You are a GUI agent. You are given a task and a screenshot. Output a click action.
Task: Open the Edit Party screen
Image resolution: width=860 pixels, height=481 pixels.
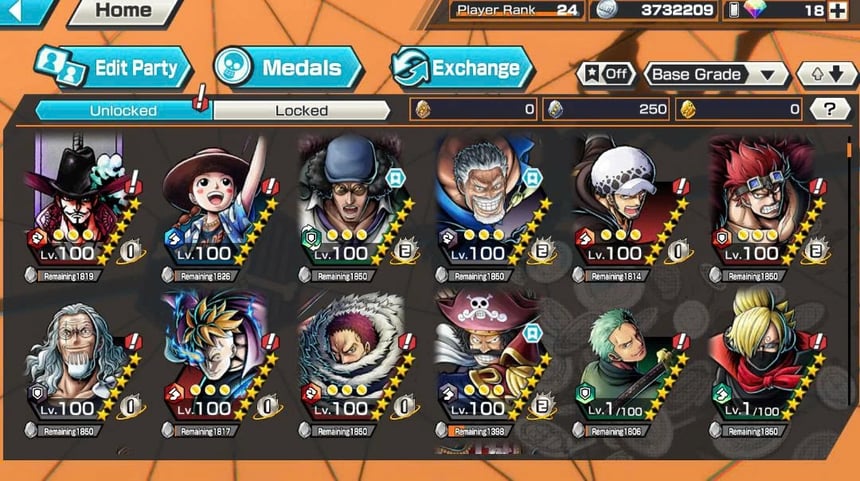(113, 68)
